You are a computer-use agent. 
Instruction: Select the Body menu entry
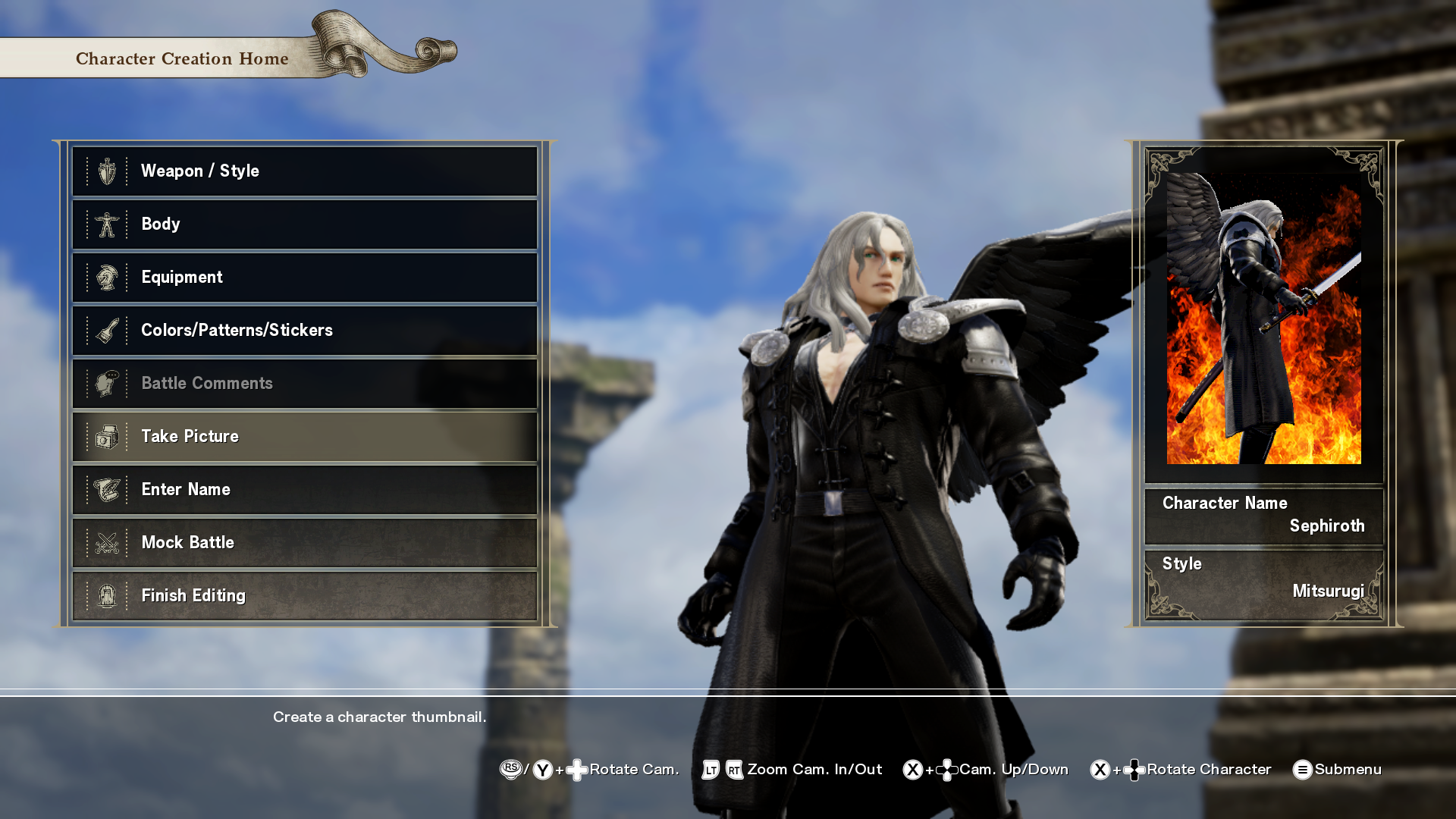pos(304,224)
